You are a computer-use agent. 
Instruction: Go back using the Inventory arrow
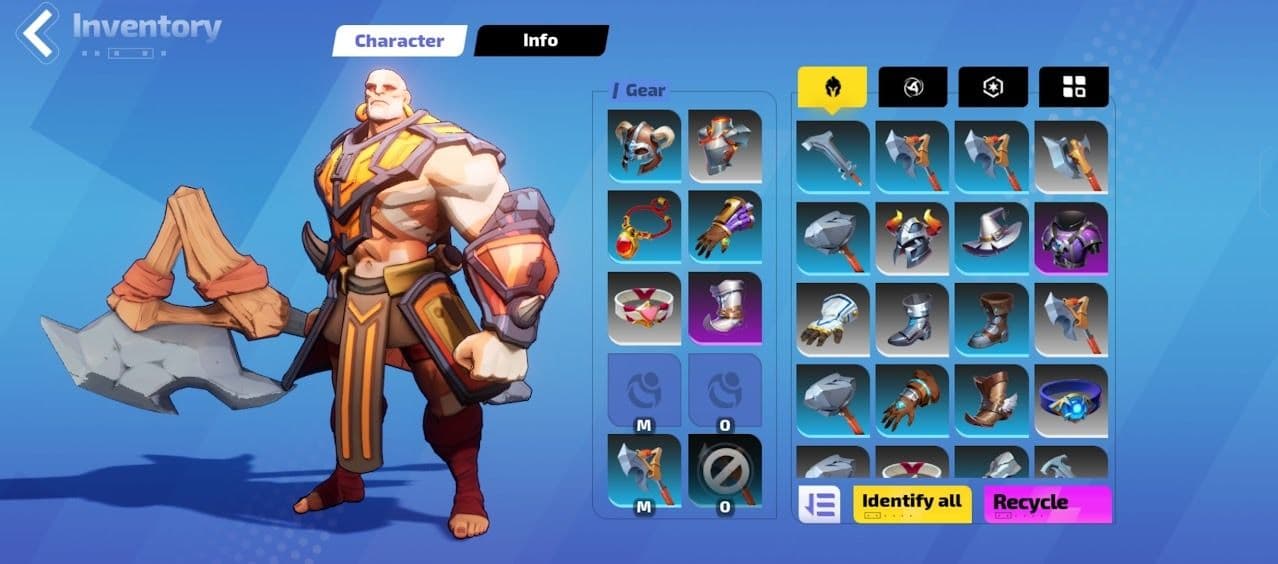coord(40,34)
